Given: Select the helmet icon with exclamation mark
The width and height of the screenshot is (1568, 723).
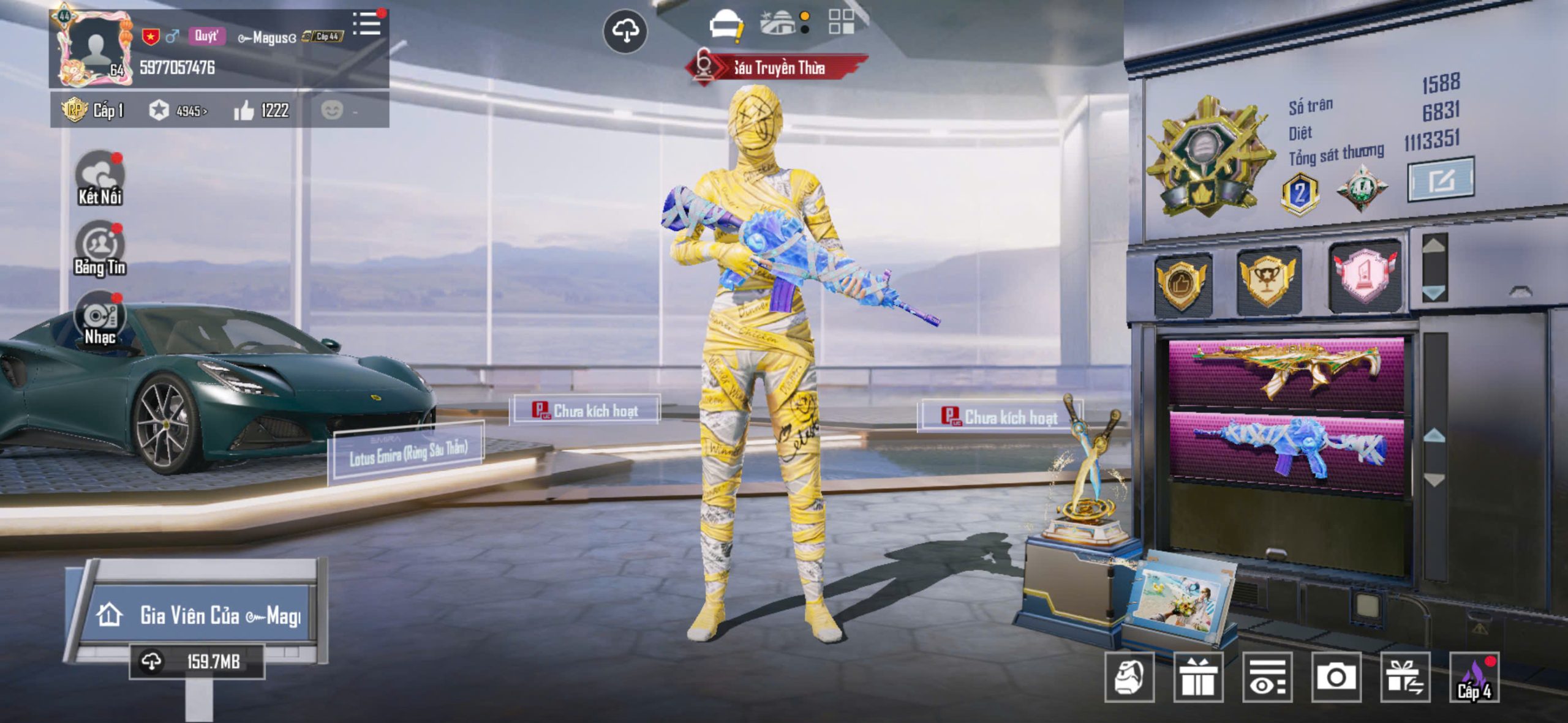Looking at the screenshot, I should 726,26.
